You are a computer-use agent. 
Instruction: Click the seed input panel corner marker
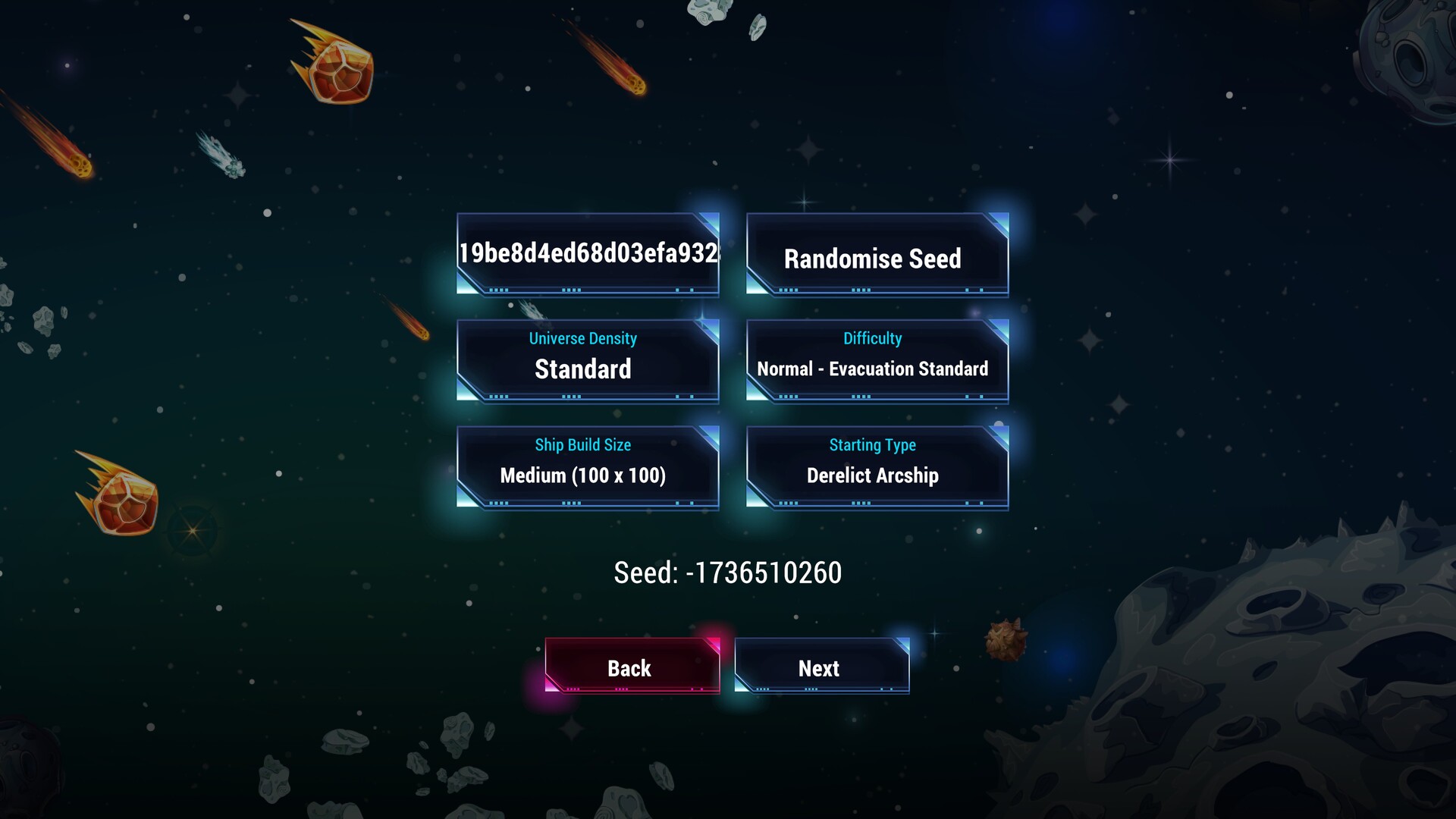click(710, 222)
